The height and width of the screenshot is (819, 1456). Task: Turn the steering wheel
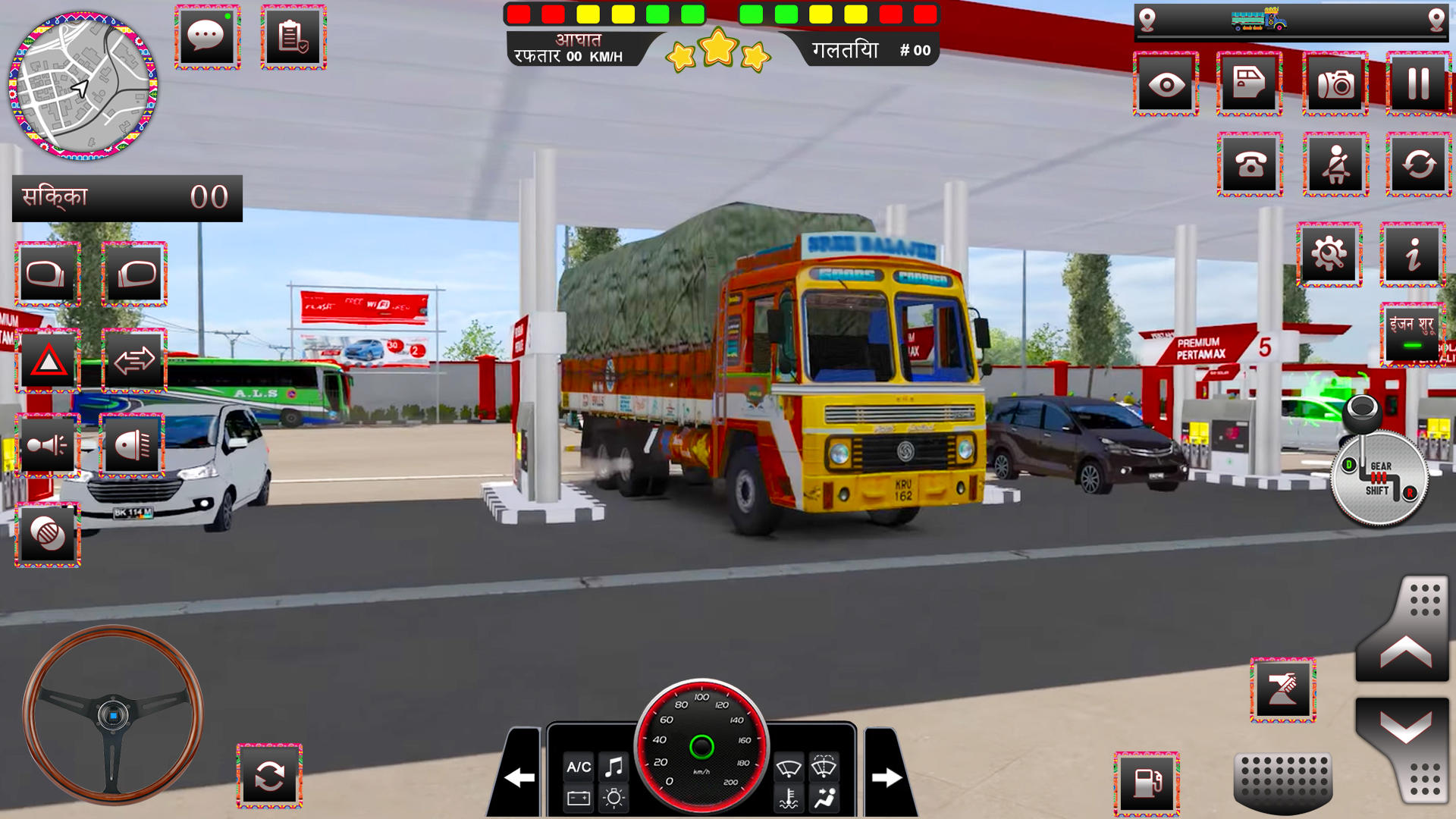114,717
